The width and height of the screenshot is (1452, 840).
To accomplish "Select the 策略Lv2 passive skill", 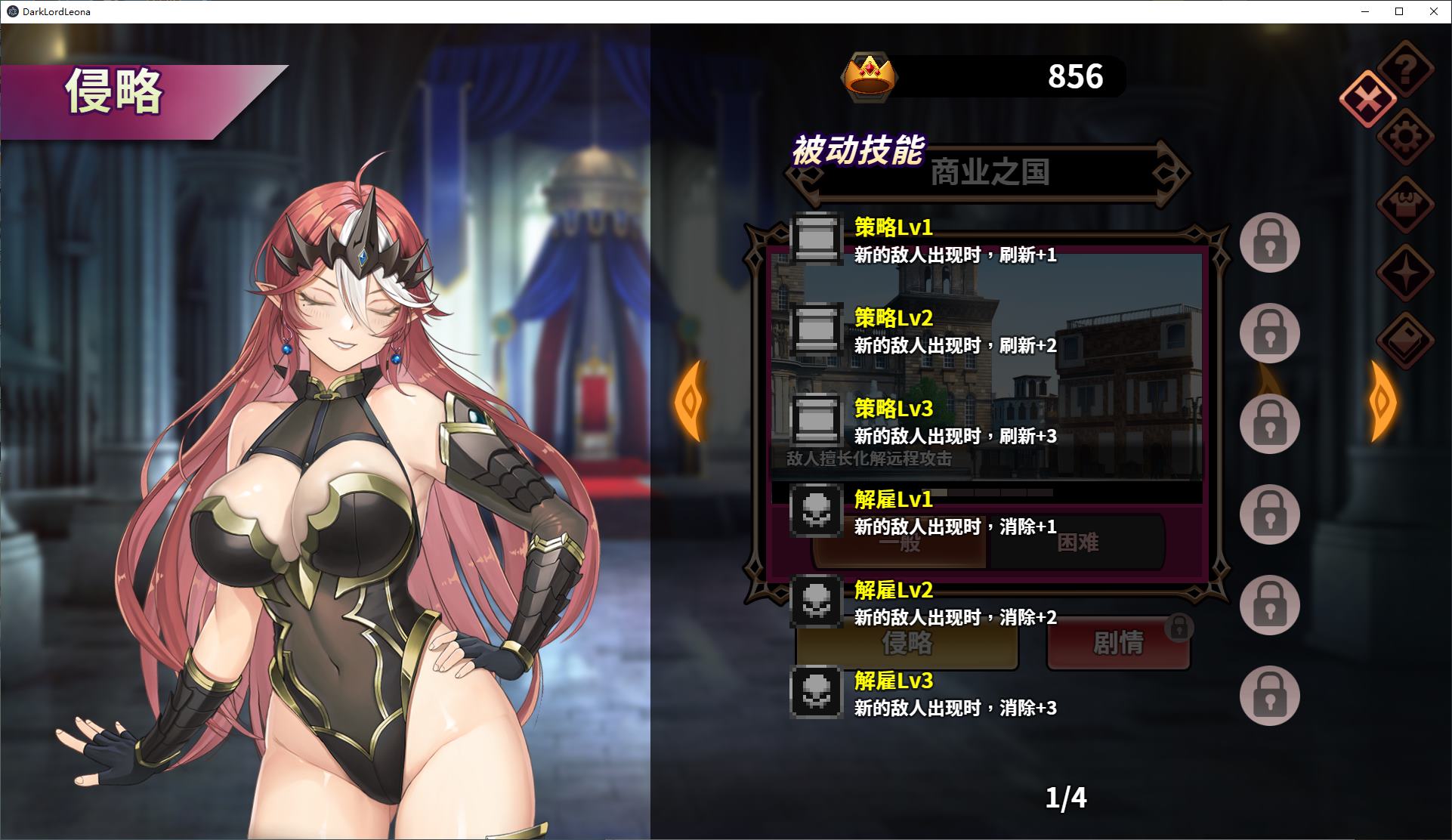I will pos(816,331).
